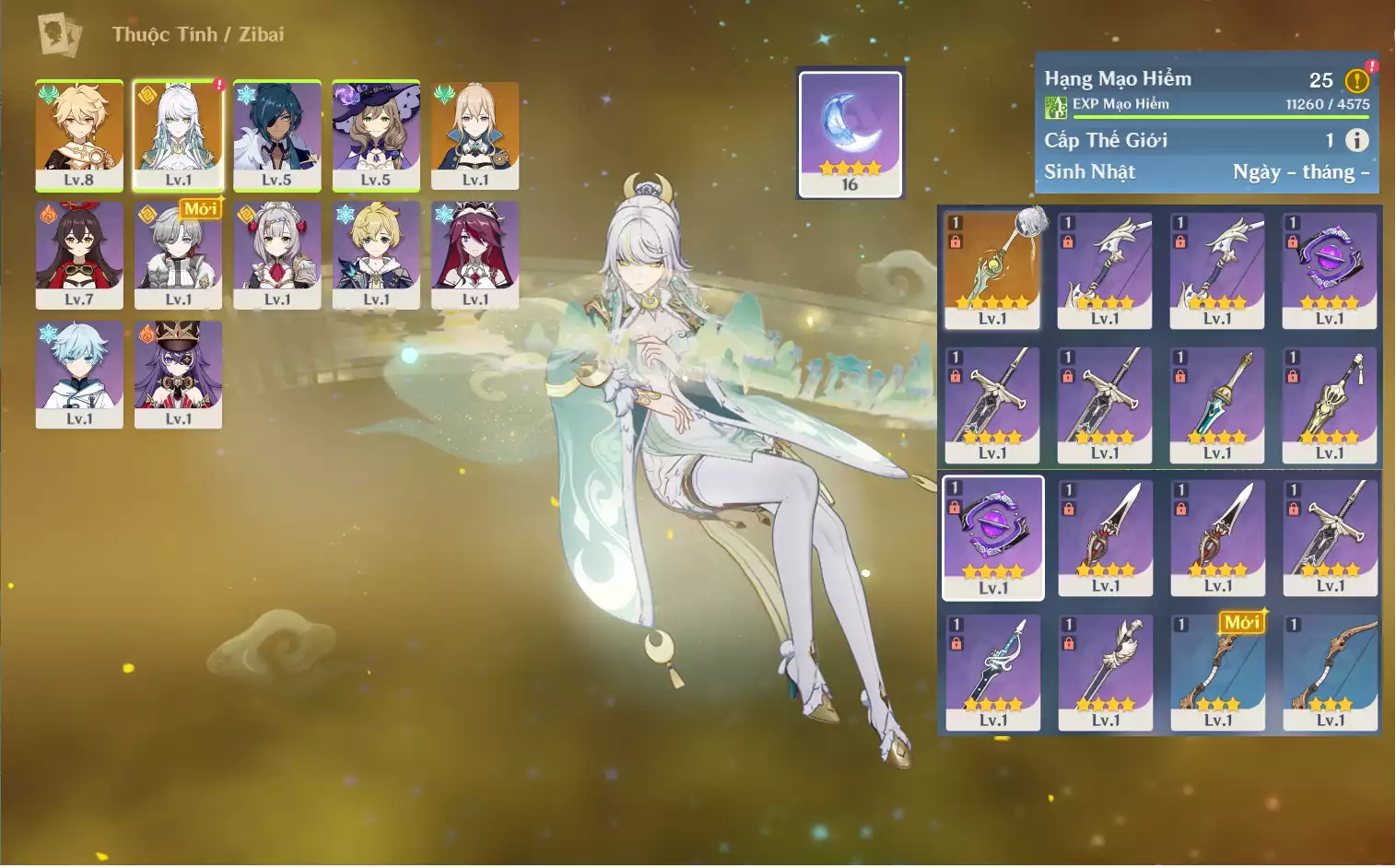Select the white-outlined purple catalyst slot
This screenshot has width=1396, height=868.
(x=992, y=537)
